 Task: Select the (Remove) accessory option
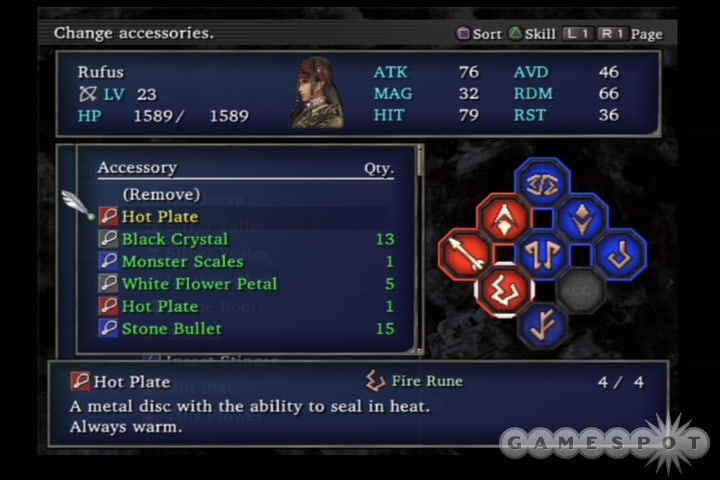pyautogui.click(x=161, y=194)
